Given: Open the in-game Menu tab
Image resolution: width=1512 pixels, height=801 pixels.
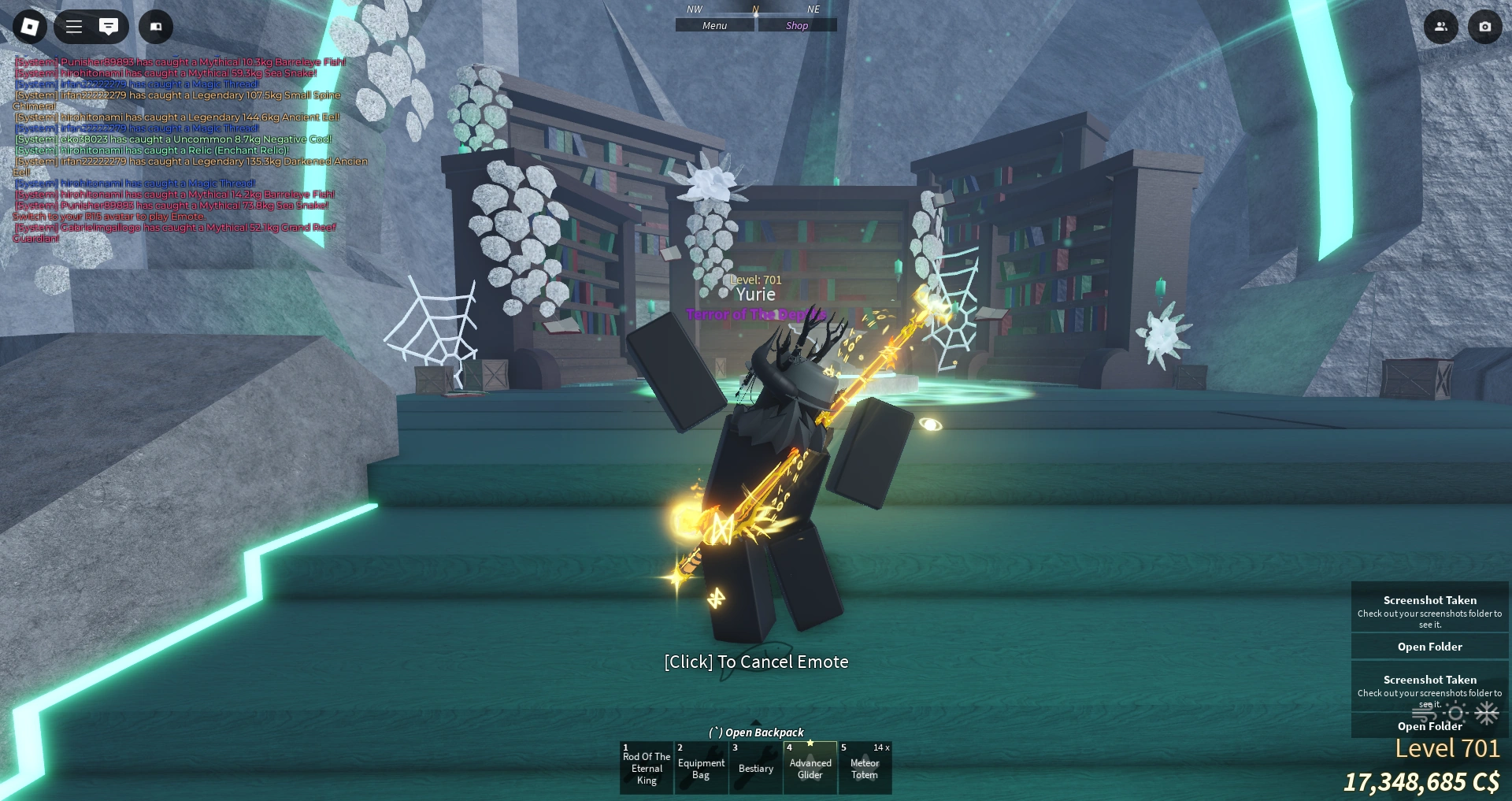Looking at the screenshot, I should pos(713,24).
